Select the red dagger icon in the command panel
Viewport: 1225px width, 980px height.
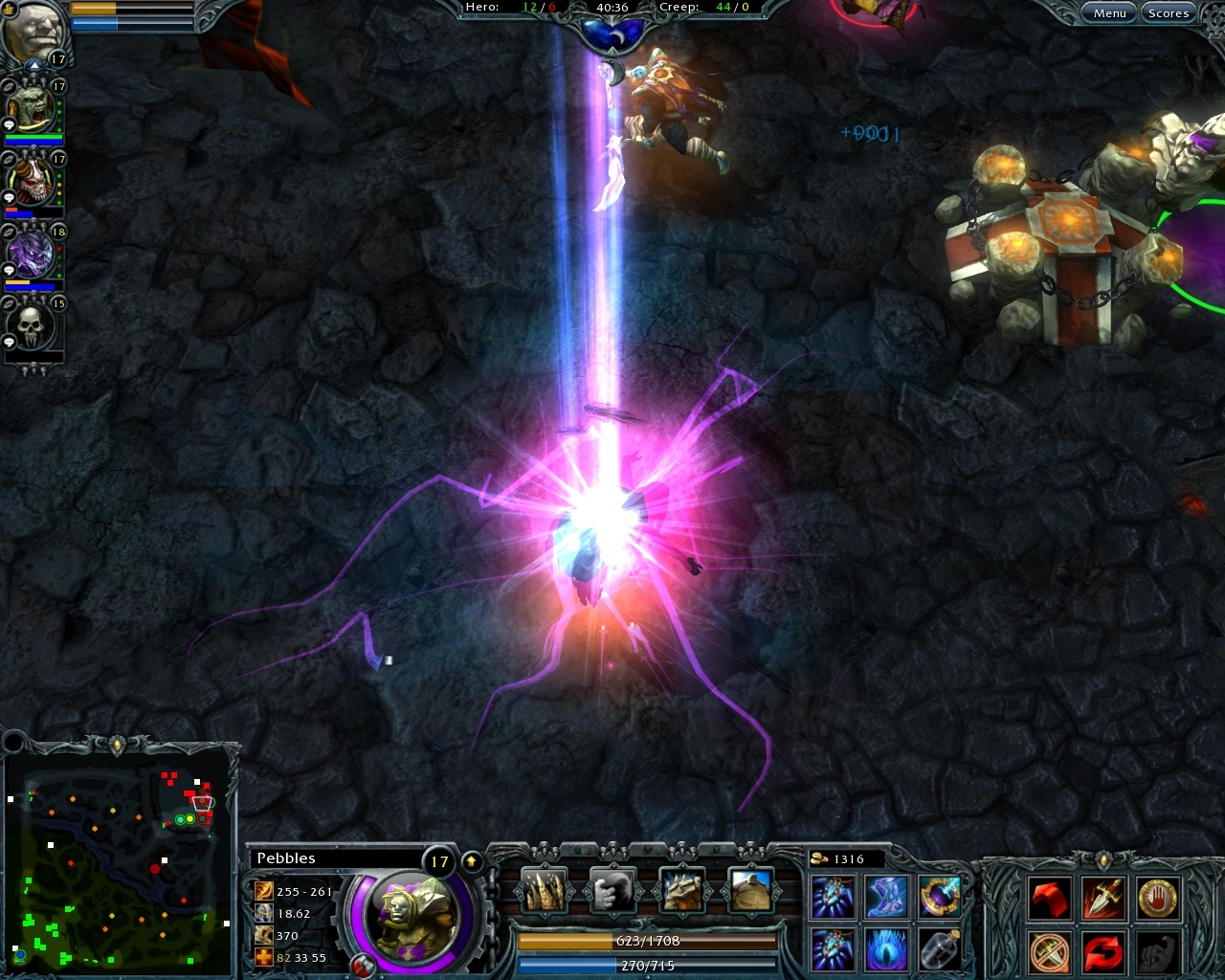tap(1104, 898)
